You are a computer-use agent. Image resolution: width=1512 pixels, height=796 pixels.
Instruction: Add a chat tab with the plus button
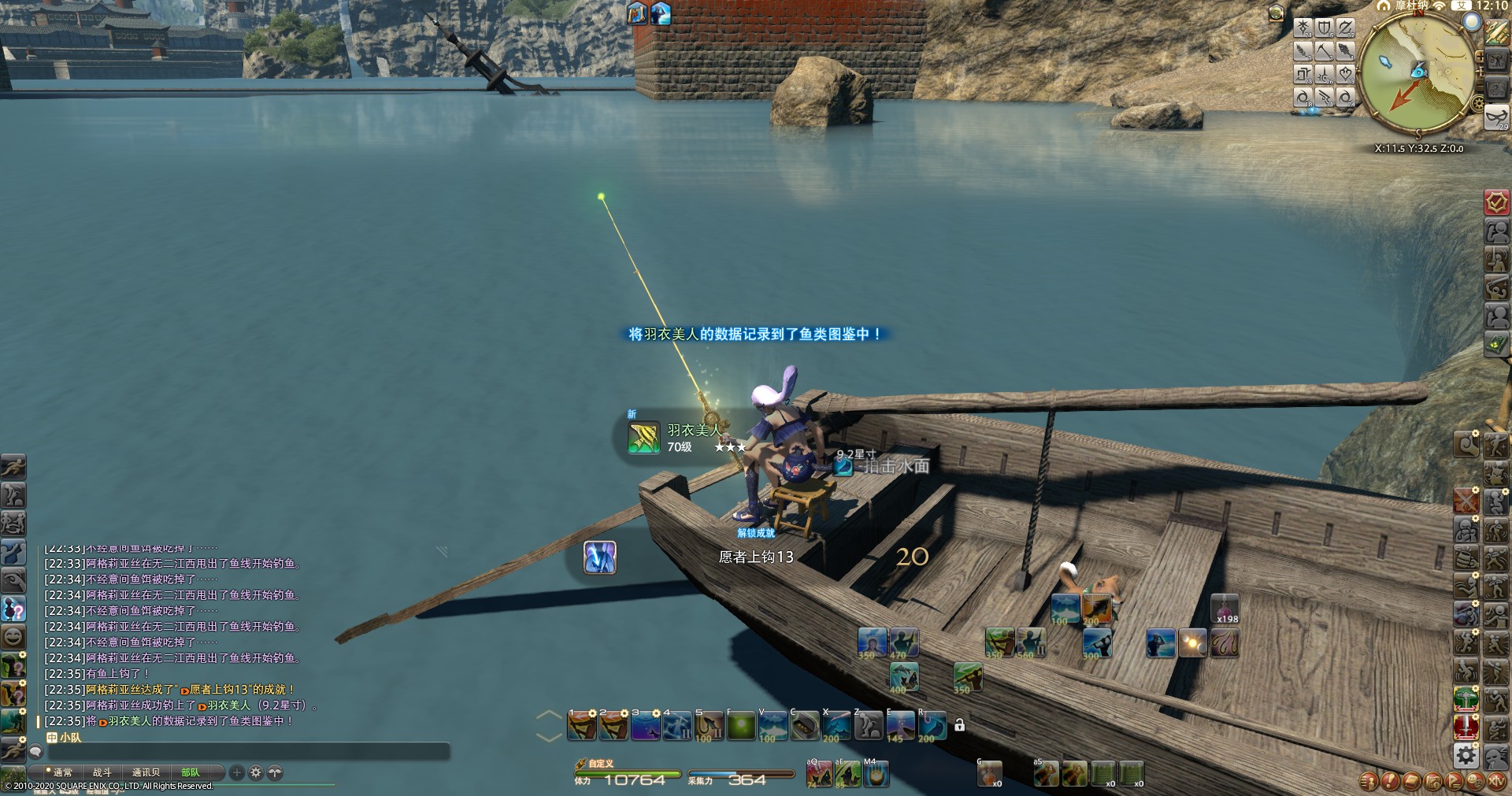[236, 772]
